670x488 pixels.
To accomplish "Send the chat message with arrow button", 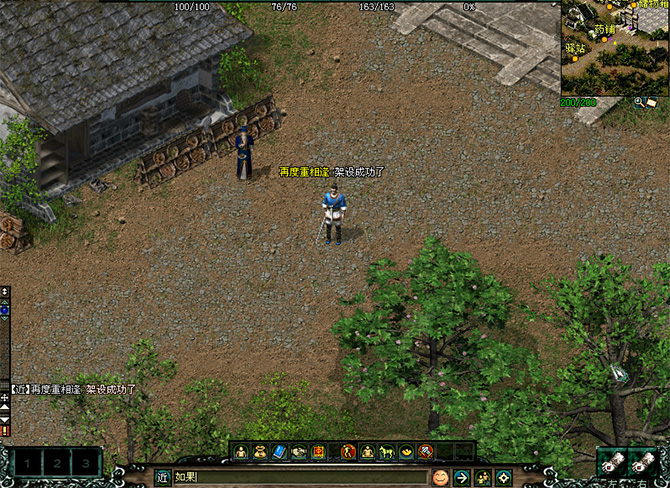I will coord(462,477).
